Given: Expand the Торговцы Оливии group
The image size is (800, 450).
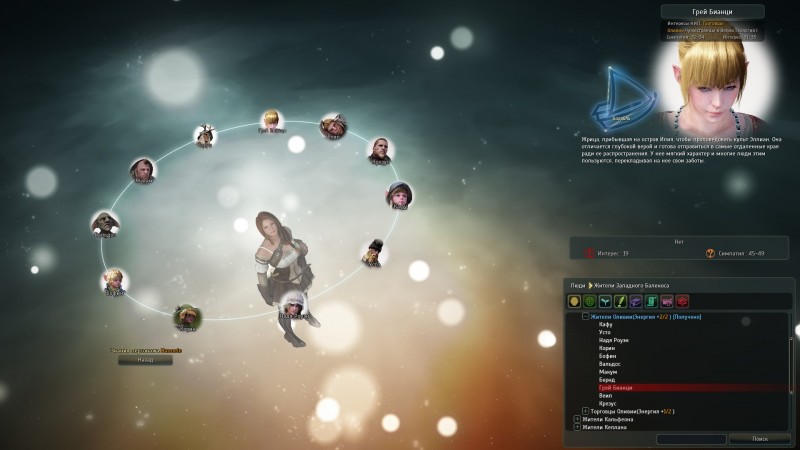Looking at the screenshot, I should click(x=585, y=411).
